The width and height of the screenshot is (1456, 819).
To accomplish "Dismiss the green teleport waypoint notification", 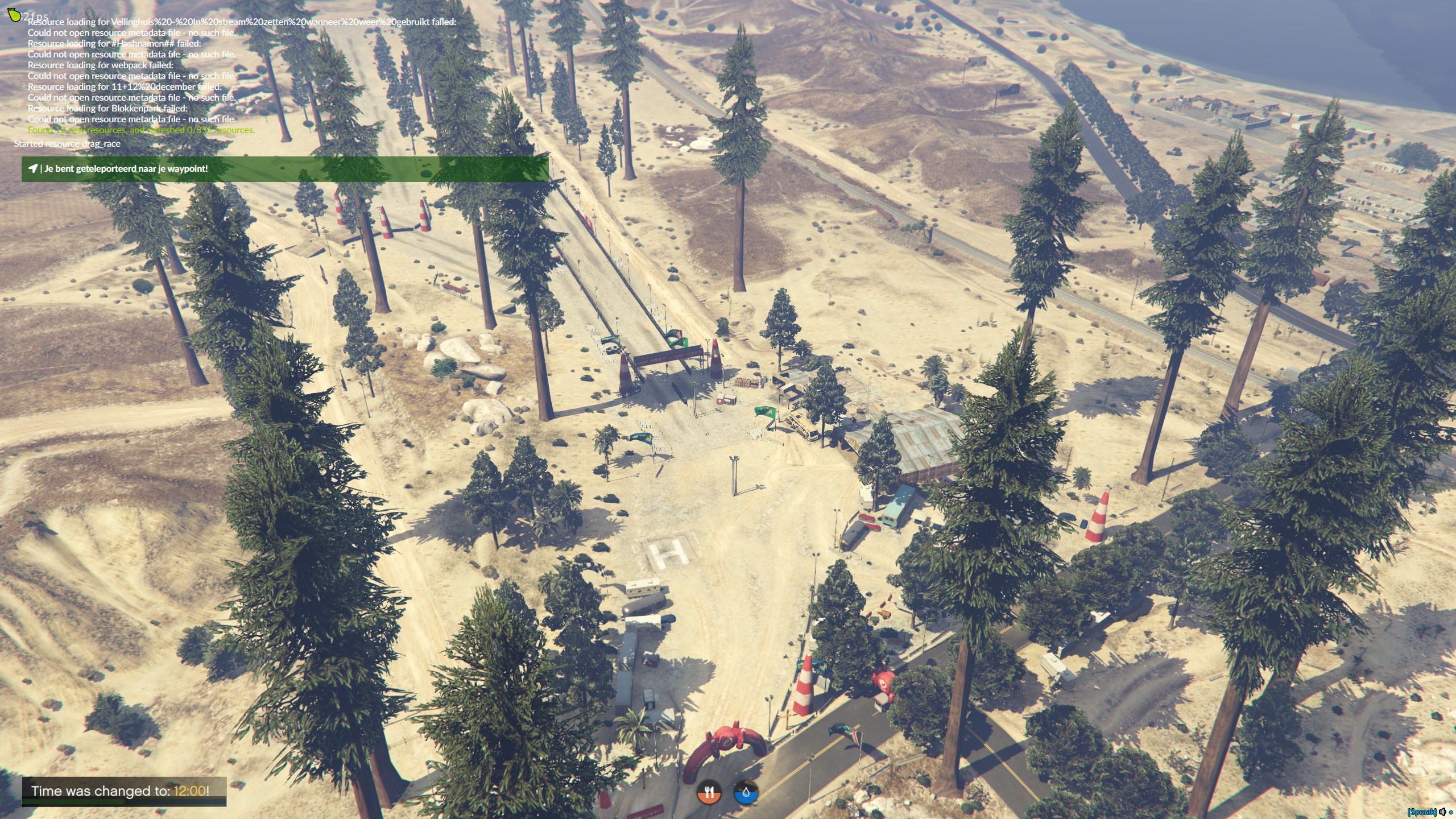I will point(284,169).
